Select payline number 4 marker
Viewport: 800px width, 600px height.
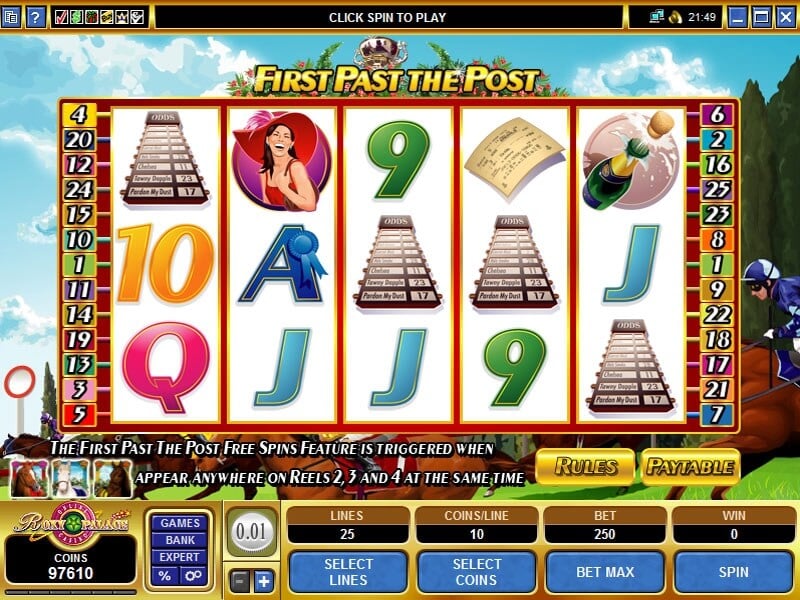78,114
